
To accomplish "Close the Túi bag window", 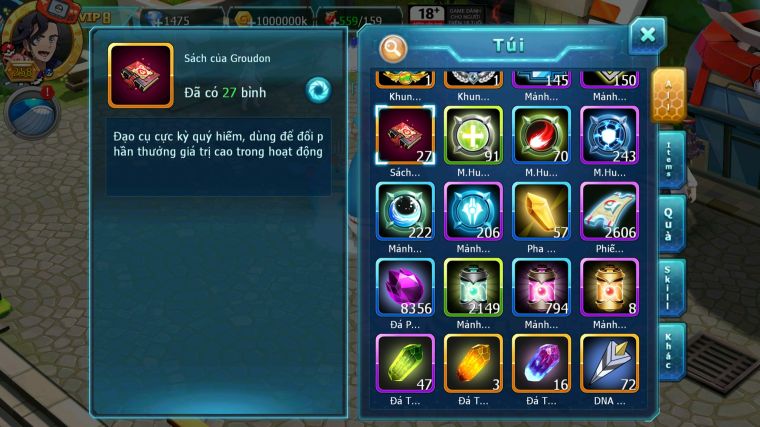I will pos(647,36).
